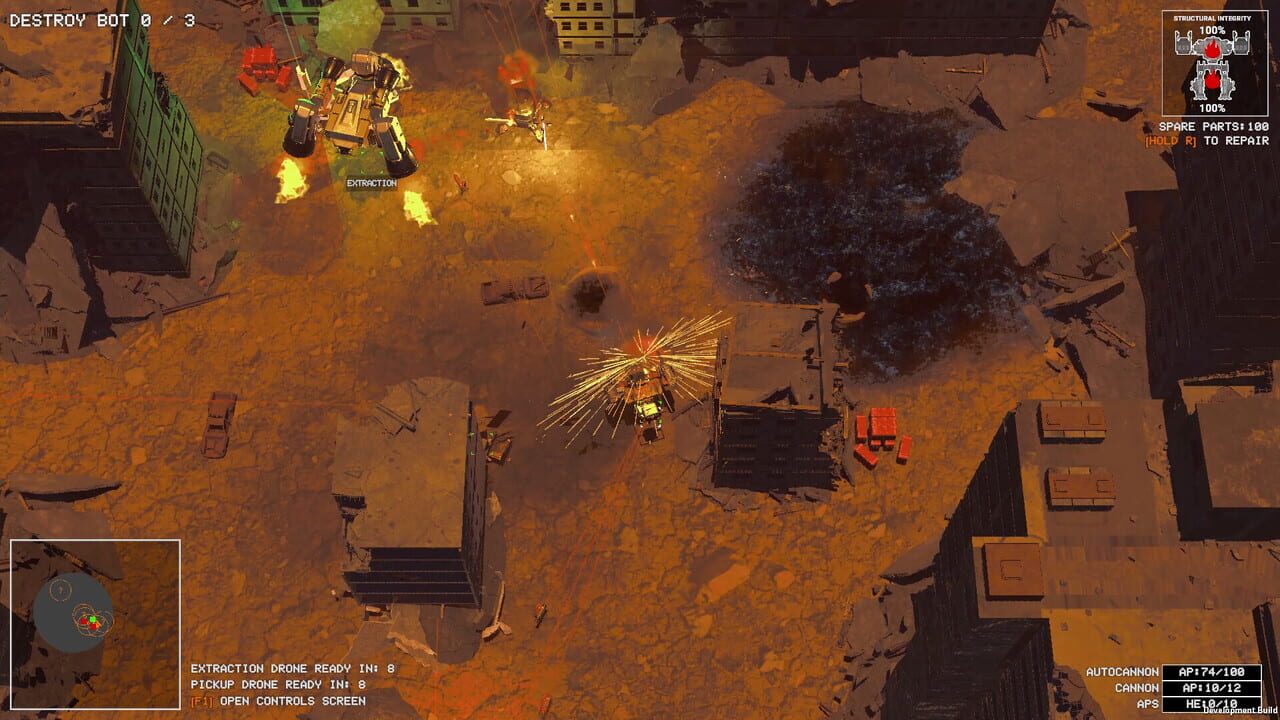1280x720 pixels.
Task: Select the red fire damage icon on legs
Action: pyautogui.click(x=1212, y=80)
